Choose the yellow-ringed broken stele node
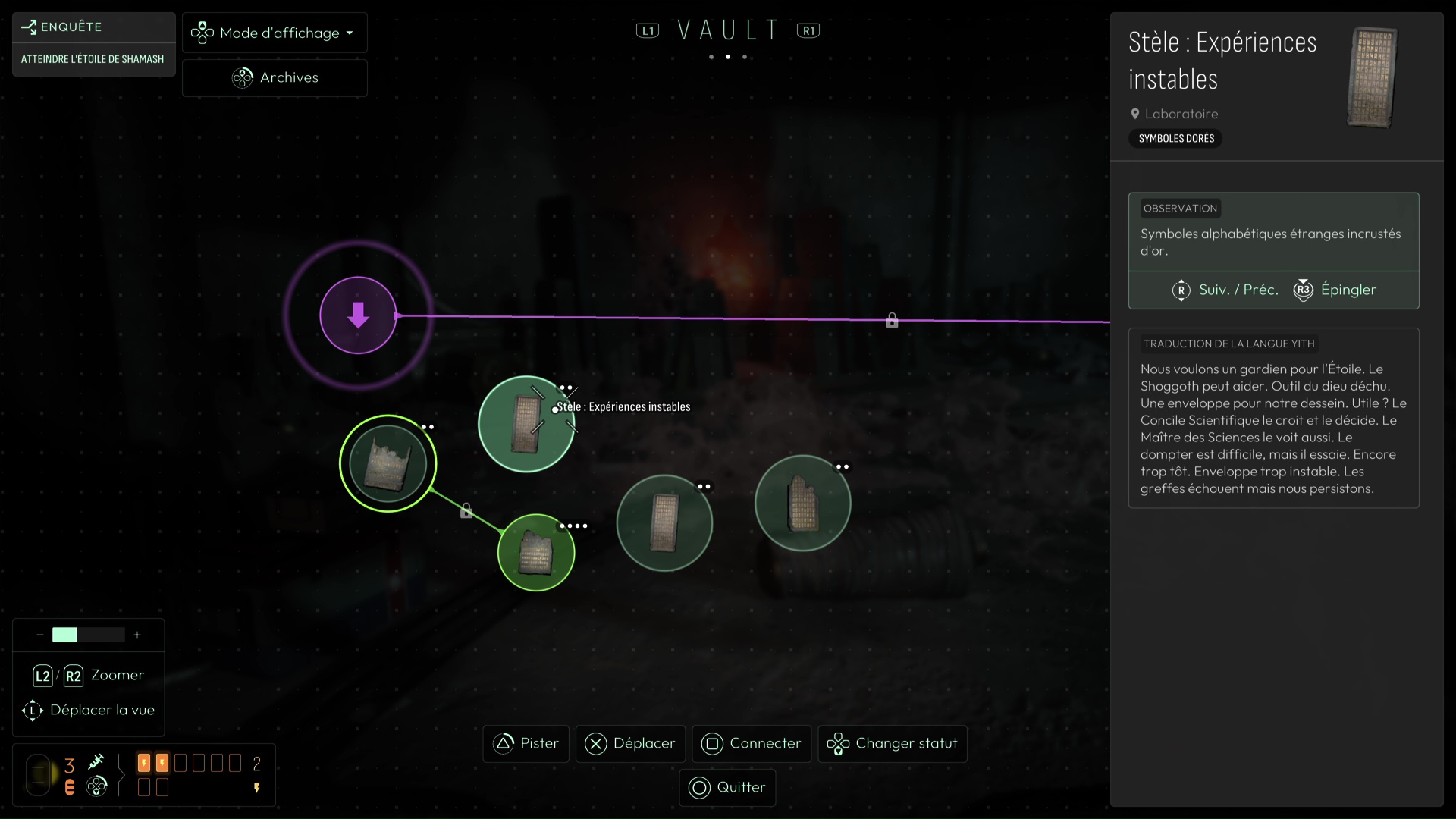Viewport: 1456px width, 819px height. pyautogui.click(x=388, y=463)
